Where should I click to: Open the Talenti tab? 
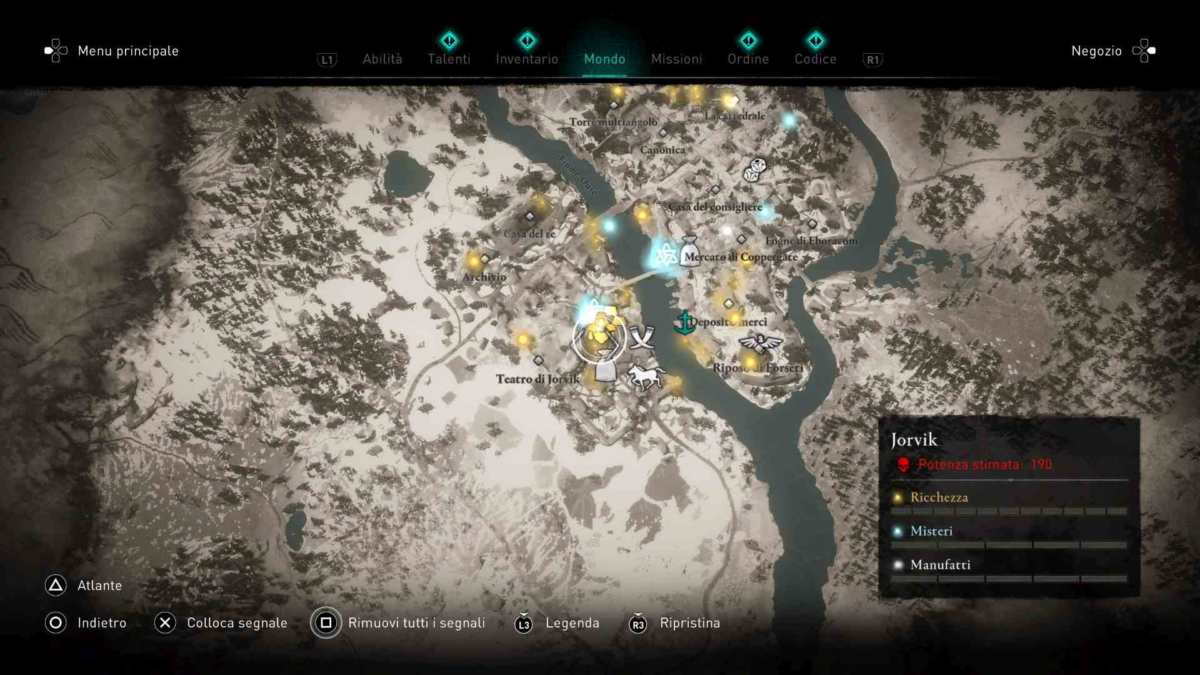click(449, 59)
